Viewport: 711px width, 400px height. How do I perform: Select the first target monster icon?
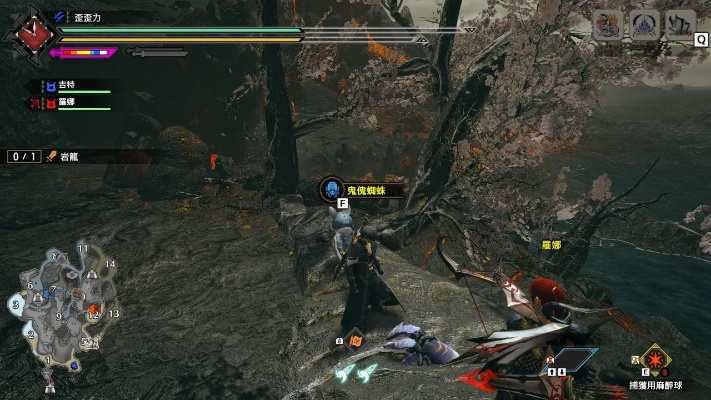606,25
